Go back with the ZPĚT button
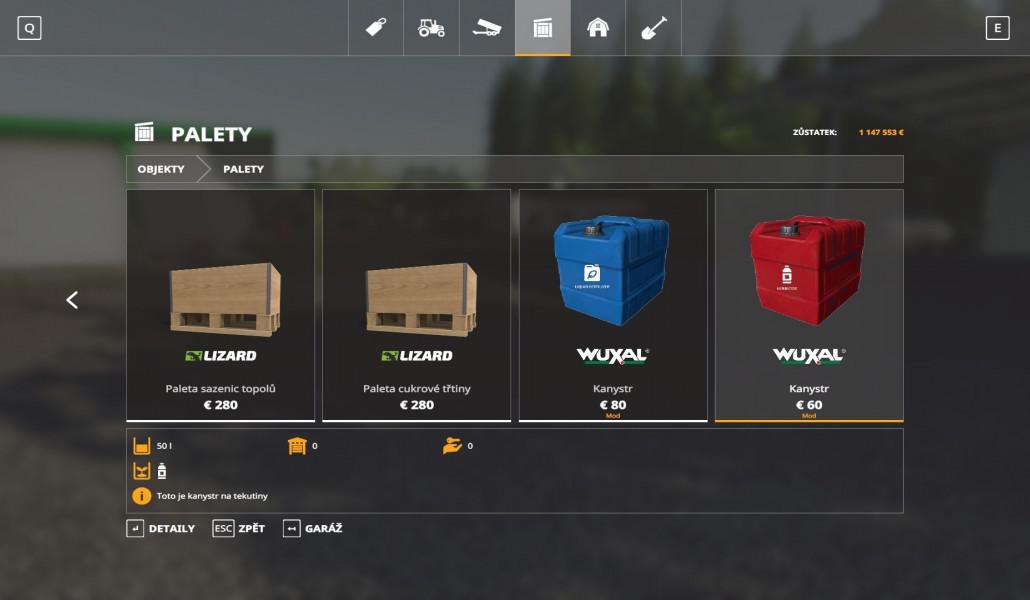Image resolution: width=1030 pixels, height=600 pixels. (x=239, y=528)
